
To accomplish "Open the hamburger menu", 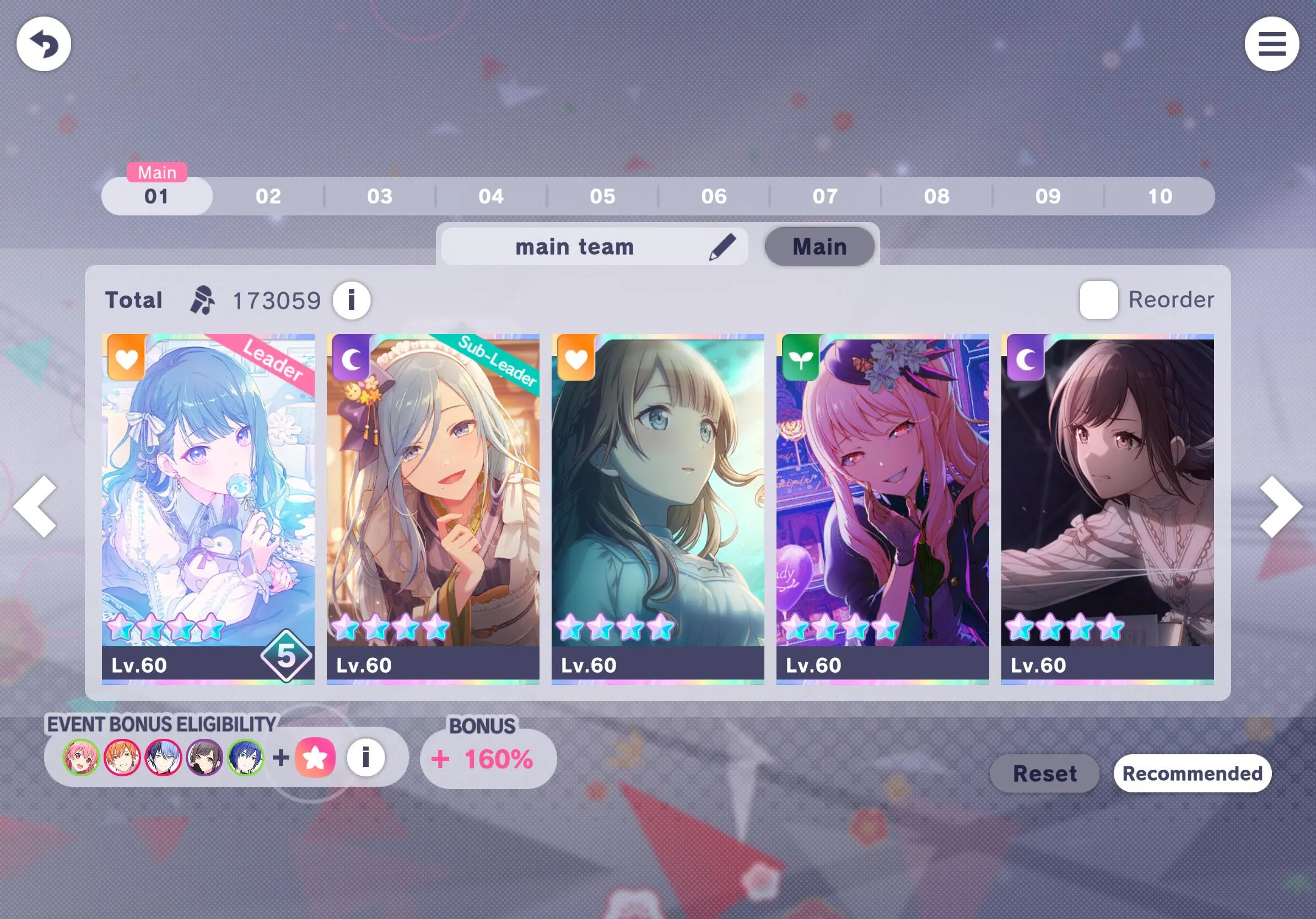I will 1271,44.
